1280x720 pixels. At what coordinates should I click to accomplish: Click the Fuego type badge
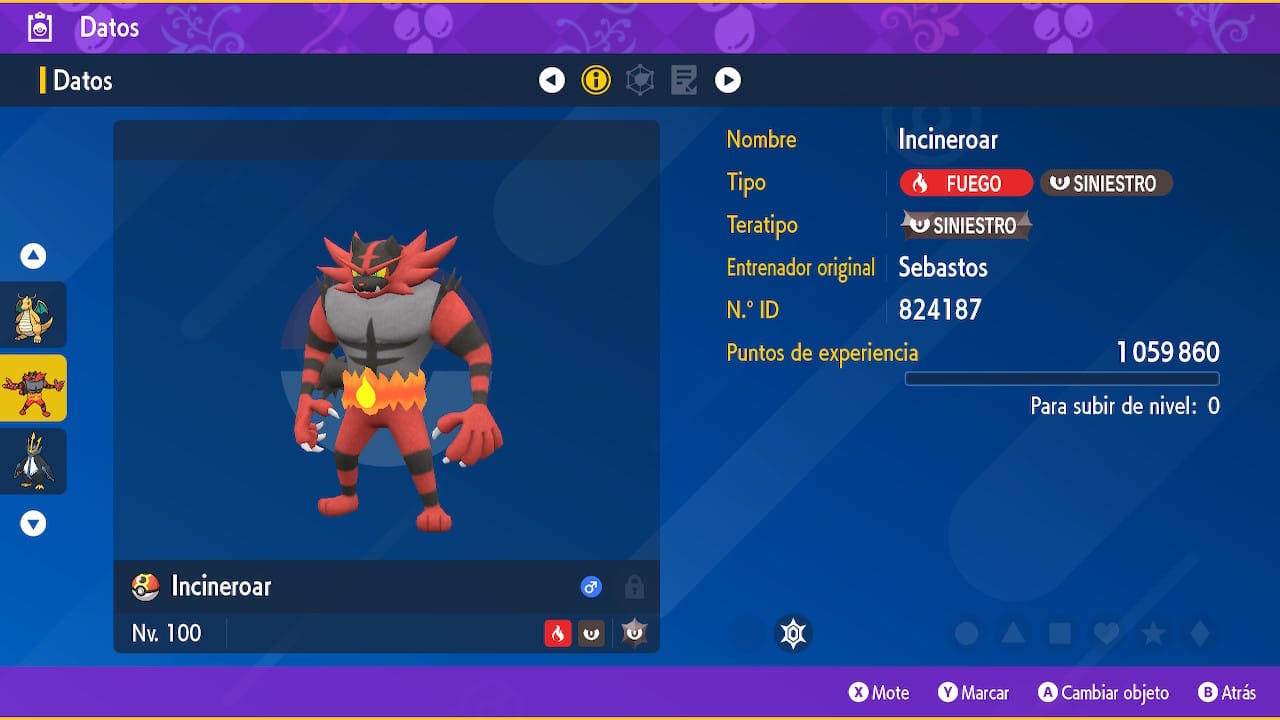coord(966,183)
